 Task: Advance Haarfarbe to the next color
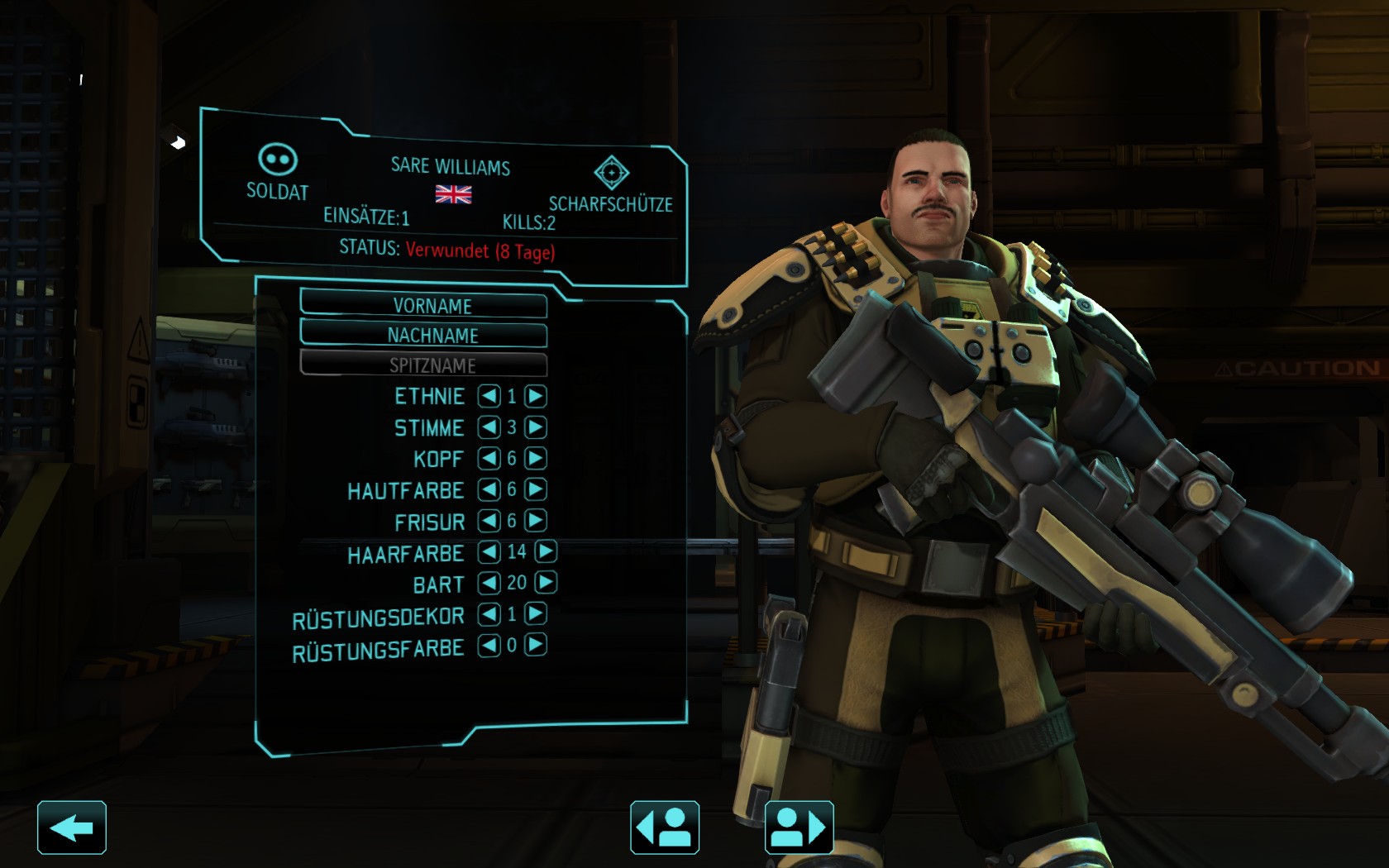546,551
